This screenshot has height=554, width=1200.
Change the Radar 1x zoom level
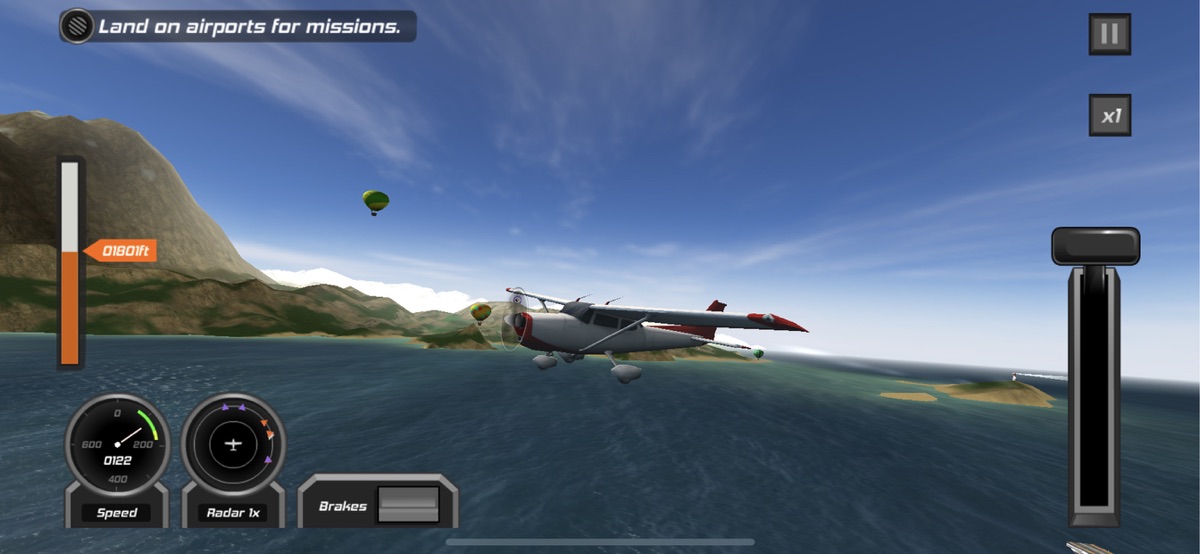click(233, 513)
